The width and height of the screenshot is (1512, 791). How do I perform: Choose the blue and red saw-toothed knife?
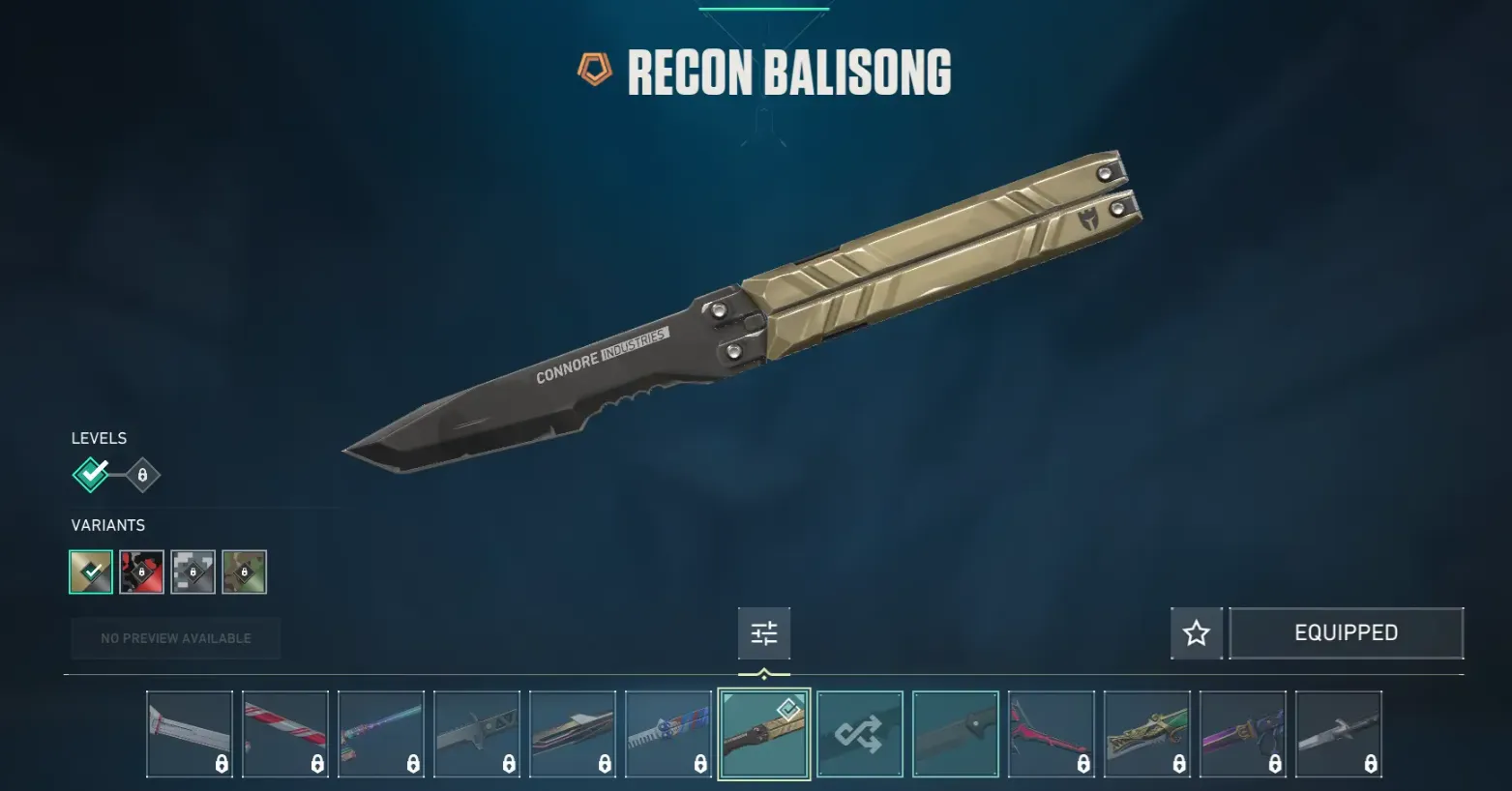[x=668, y=734]
